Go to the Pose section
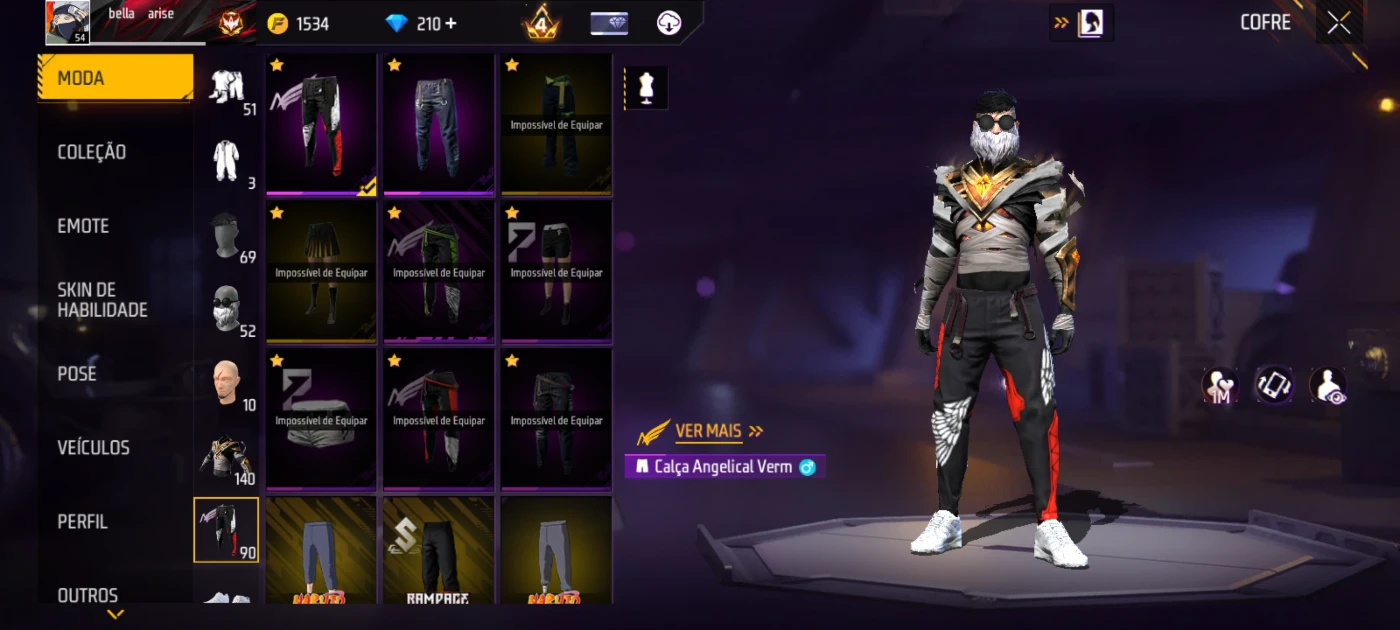 (x=77, y=374)
